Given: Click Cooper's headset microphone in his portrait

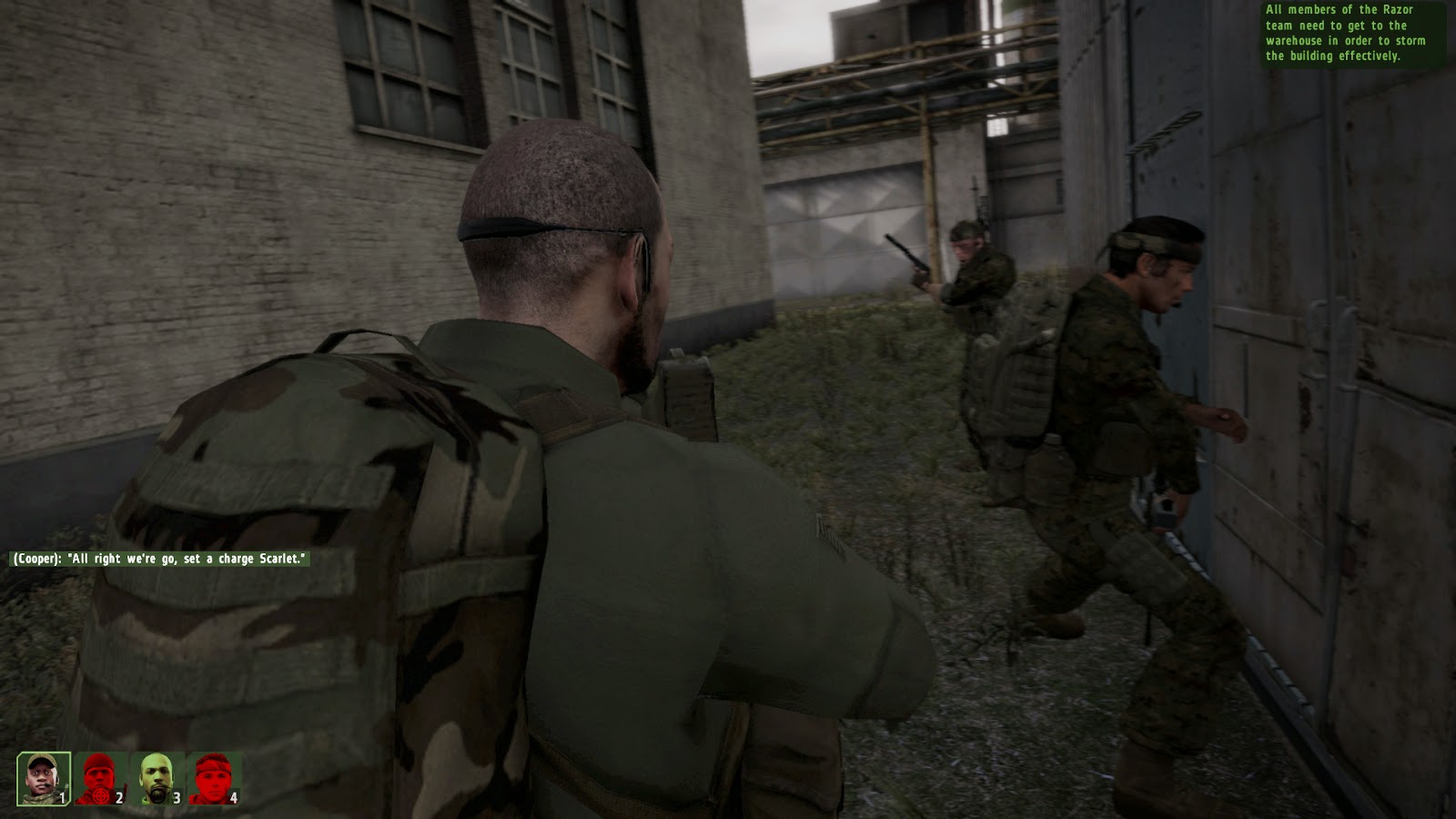Looking at the screenshot, I should point(48,784).
